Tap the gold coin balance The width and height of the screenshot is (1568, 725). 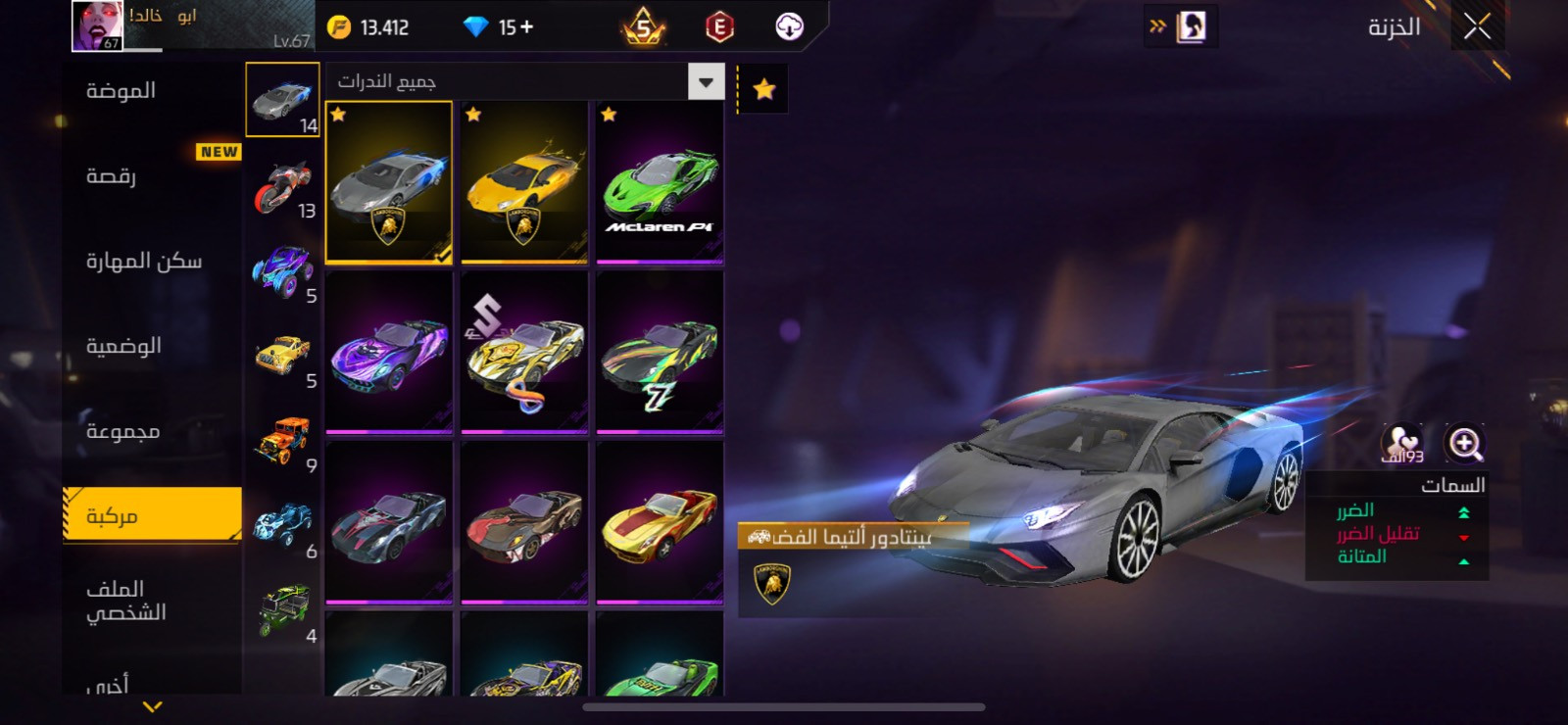pyautogui.click(x=368, y=27)
